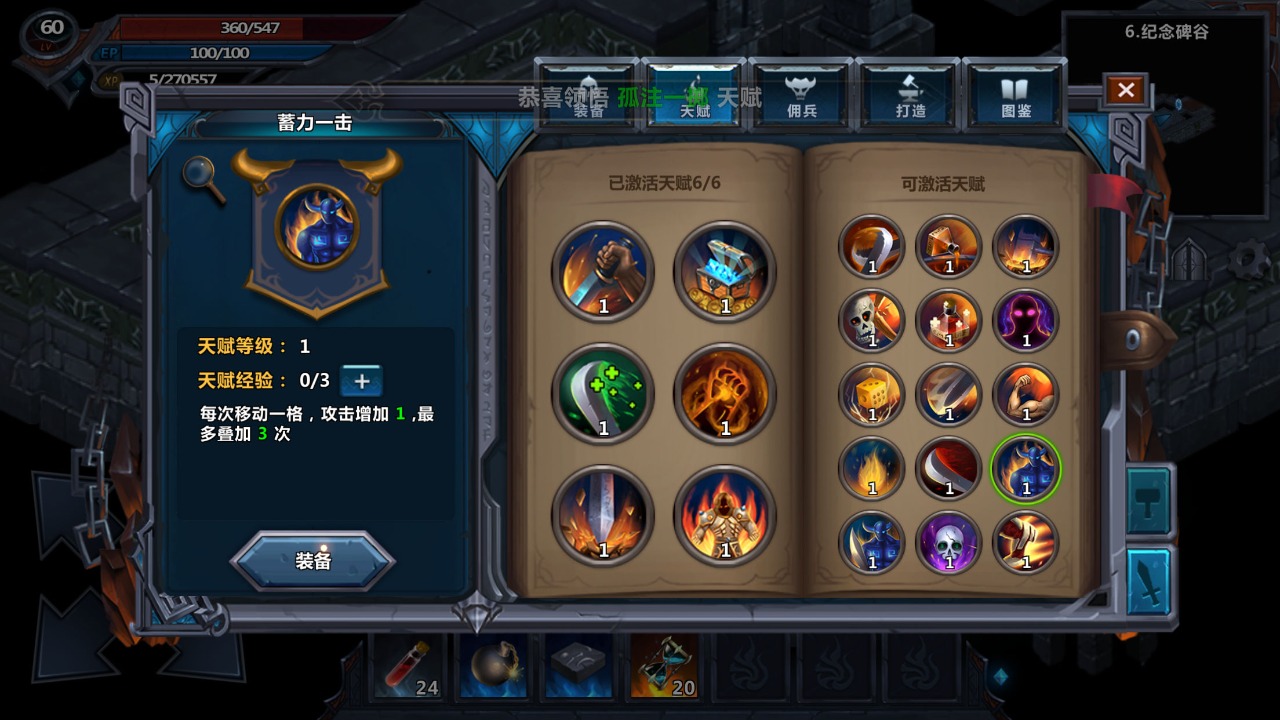The width and height of the screenshot is (1280, 720).
Task: Switch to the 装备 equipment tab
Action: (588, 97)
